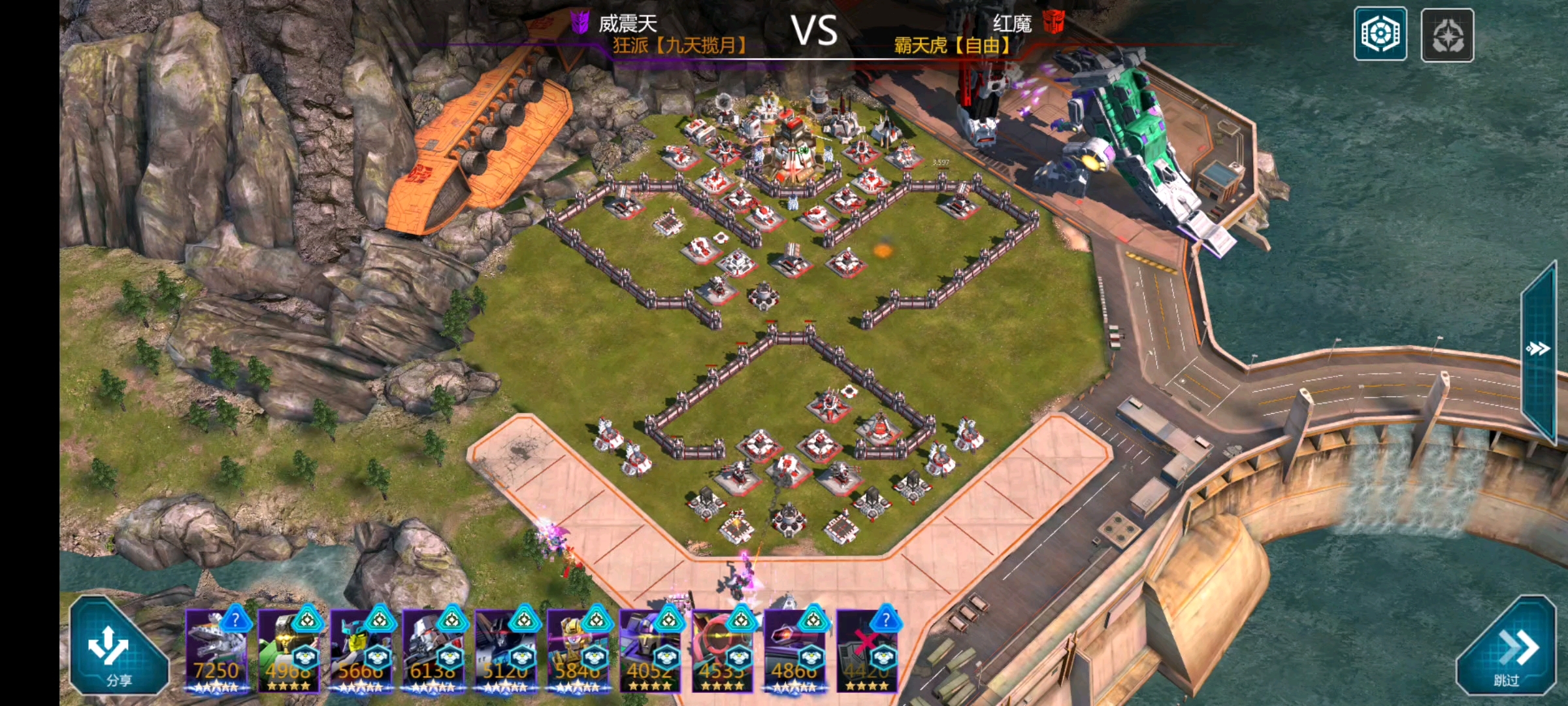The height and width of the screenshot is (706, 1568).
Task: Choose the 5846 power yellow bot card
Action: click(578, 652)
